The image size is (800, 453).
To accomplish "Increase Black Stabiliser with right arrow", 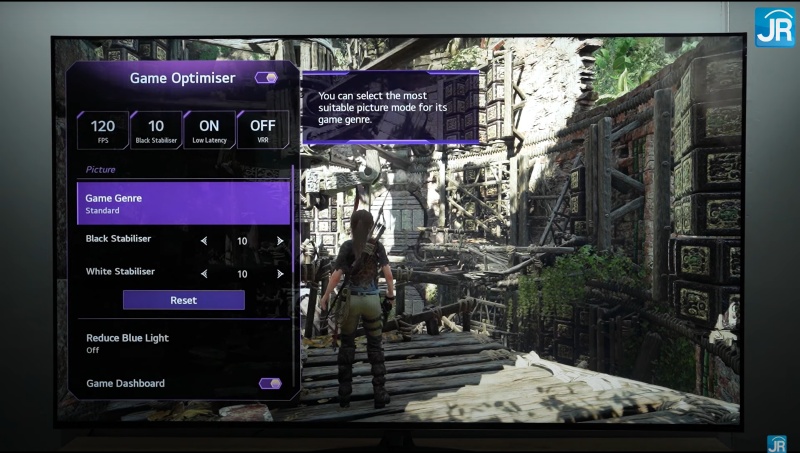I will tap(280, 241).
